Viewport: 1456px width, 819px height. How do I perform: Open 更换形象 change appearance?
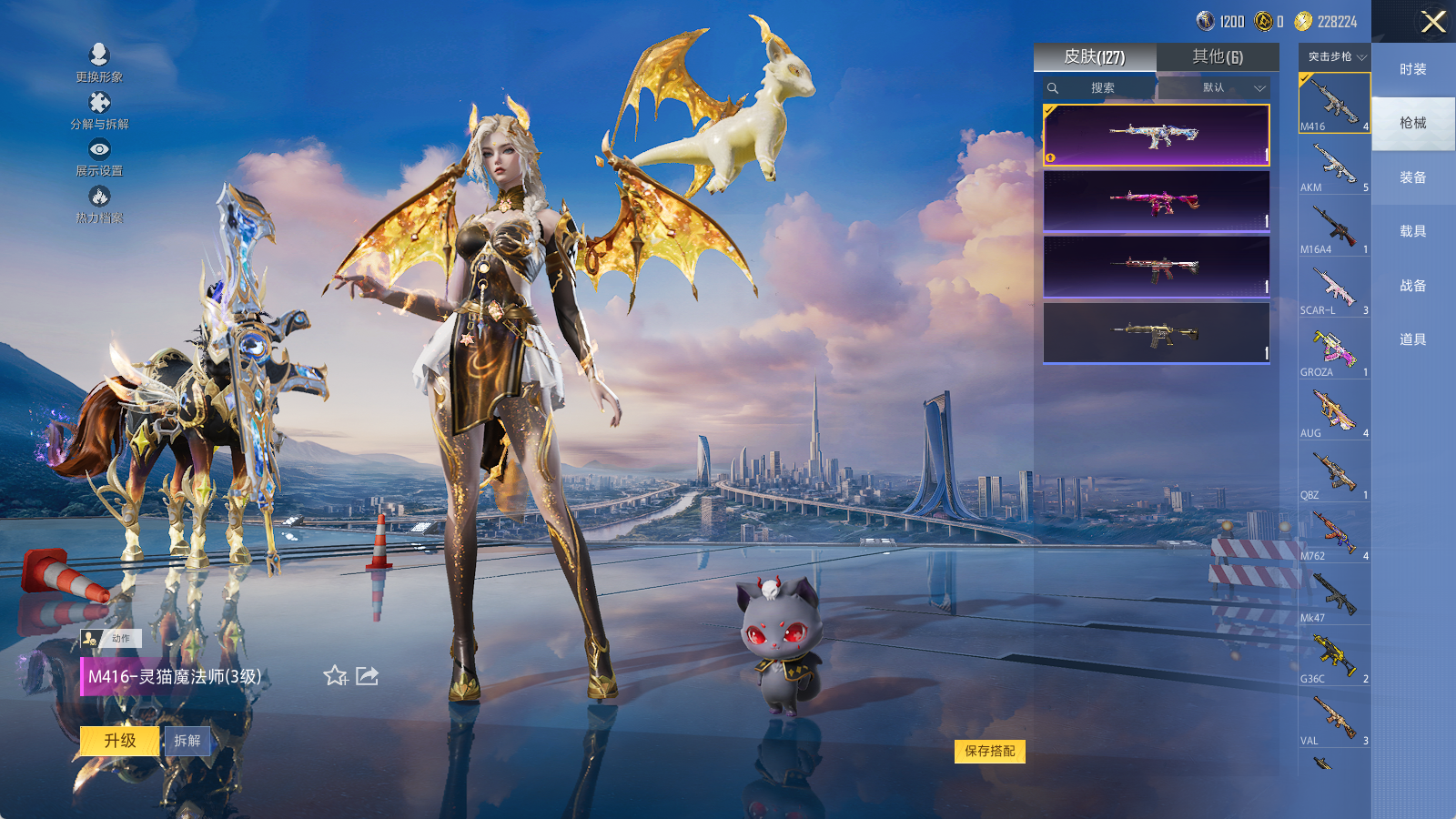(x=99, y=64)
